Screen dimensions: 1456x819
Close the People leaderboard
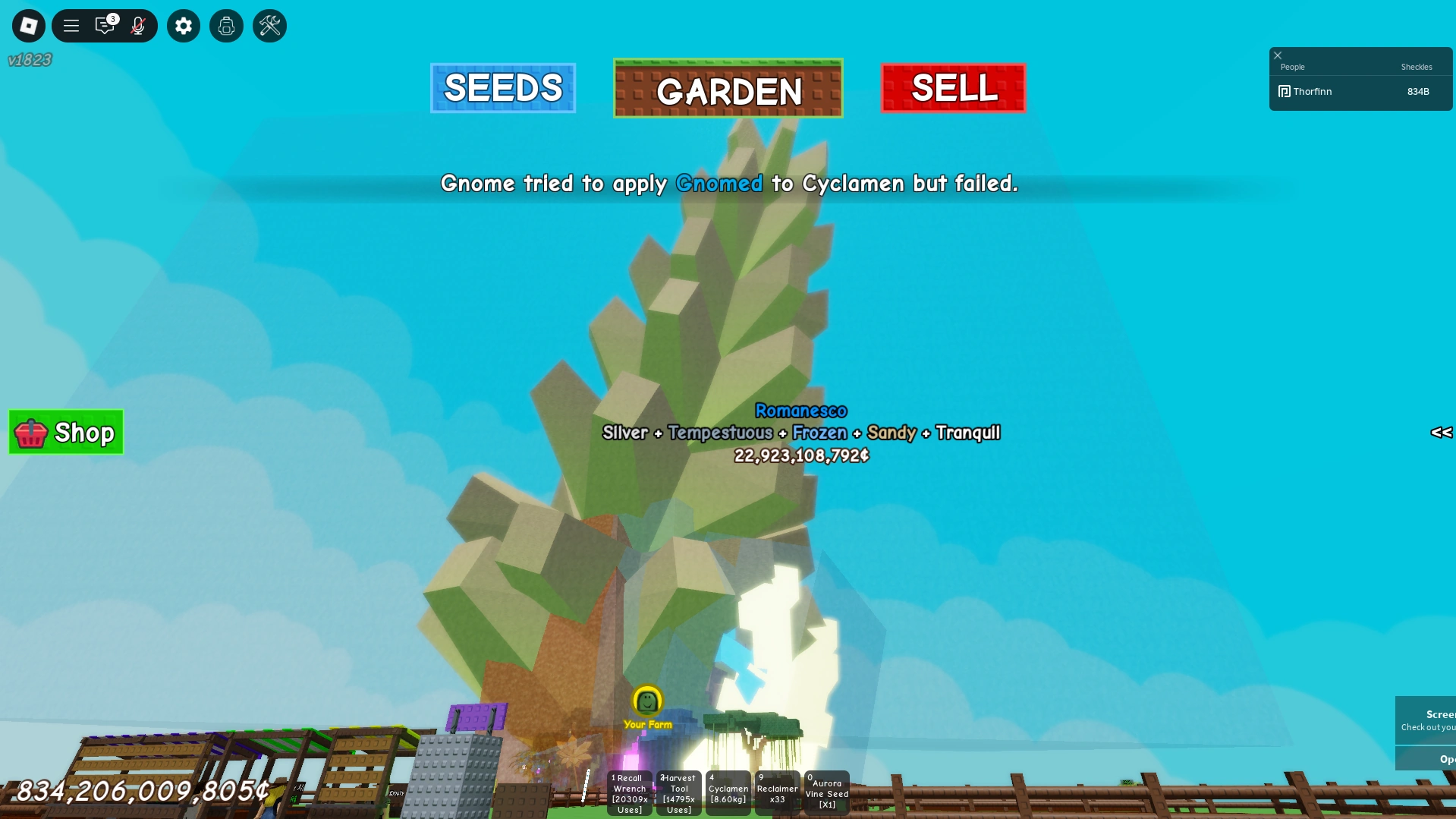click(x=1278, y=55)
